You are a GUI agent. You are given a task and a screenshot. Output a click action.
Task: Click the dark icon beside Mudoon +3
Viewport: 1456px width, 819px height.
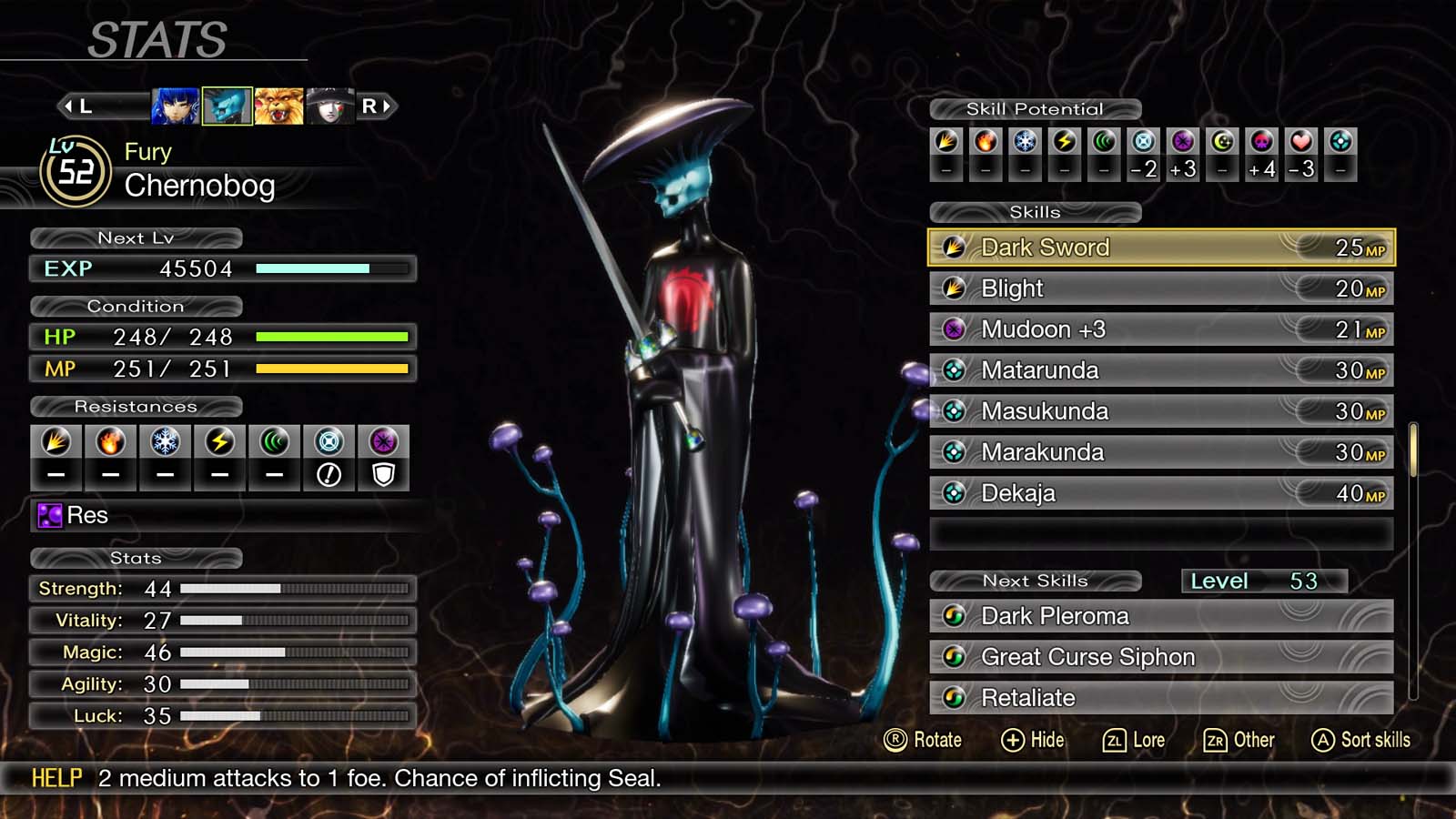pos(954,329)
